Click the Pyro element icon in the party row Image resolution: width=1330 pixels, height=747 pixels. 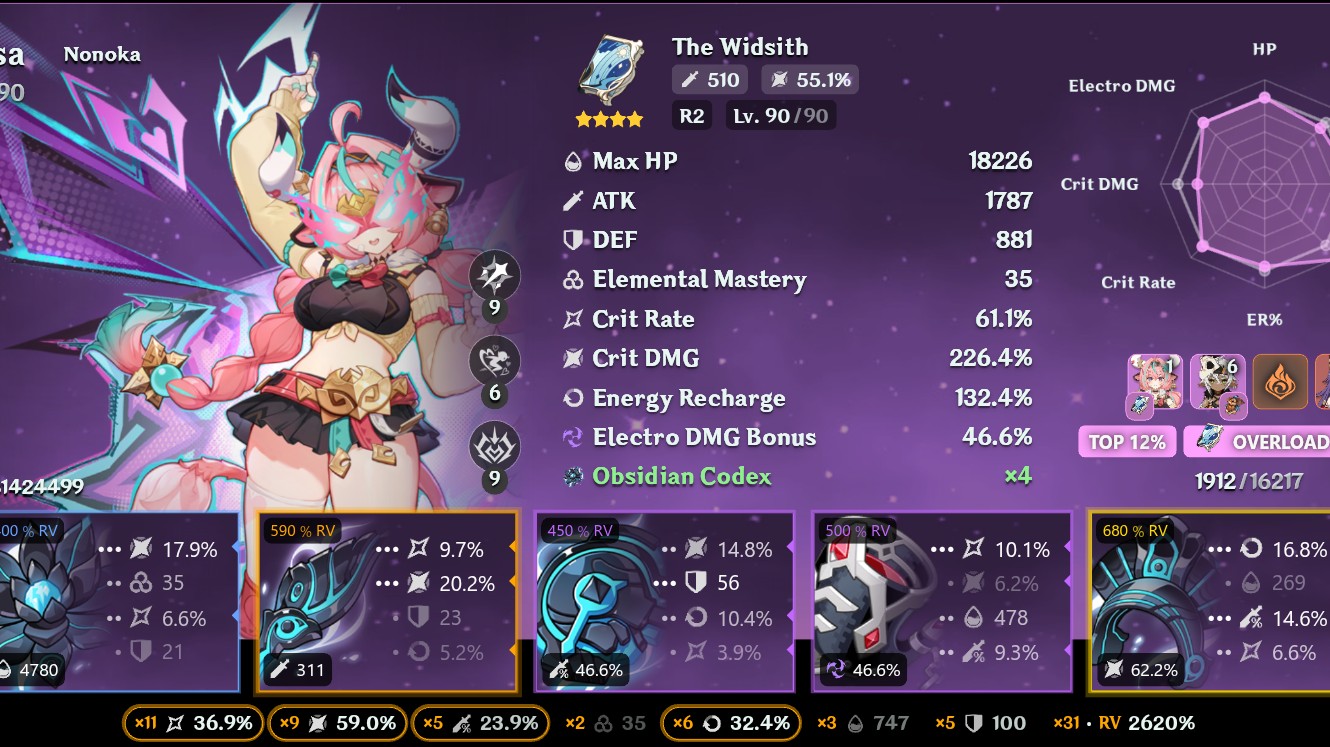(1281, 383)
